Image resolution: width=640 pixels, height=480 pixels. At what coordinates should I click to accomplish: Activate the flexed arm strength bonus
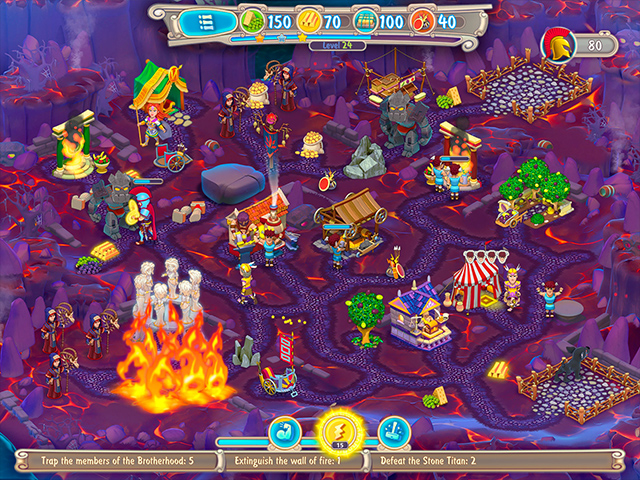pos(285,432)
